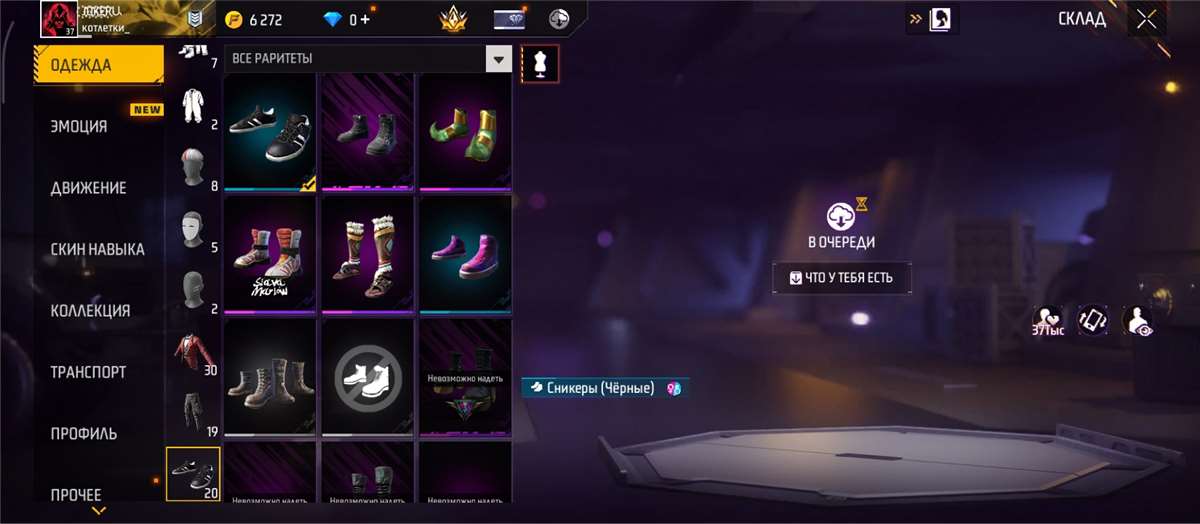Pick the pink and purple sneakers
This screenshot has width=1200, height=524.
464,255
